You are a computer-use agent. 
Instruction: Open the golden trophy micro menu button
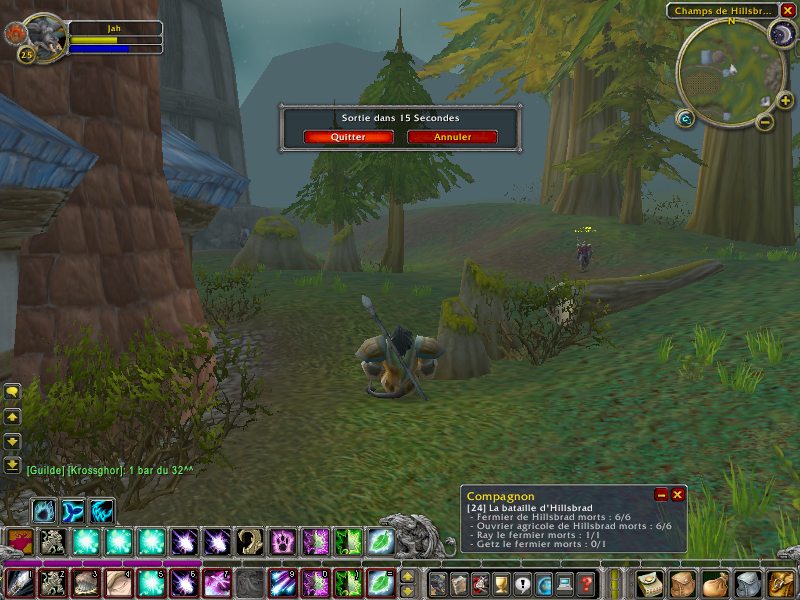(502, 583)
